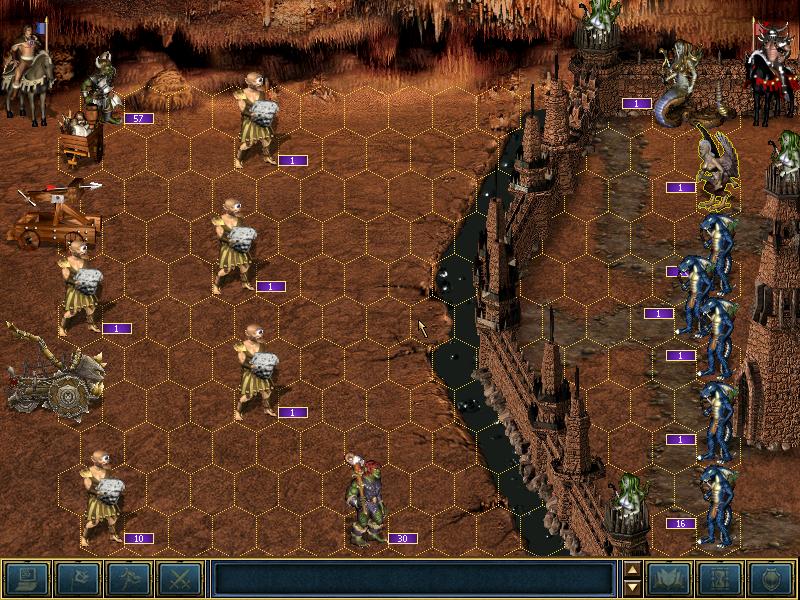Open the spellbook to cast a spell
Image resolution: width=800 pixels, height=600 pixels.
click(x=668, y=579)
